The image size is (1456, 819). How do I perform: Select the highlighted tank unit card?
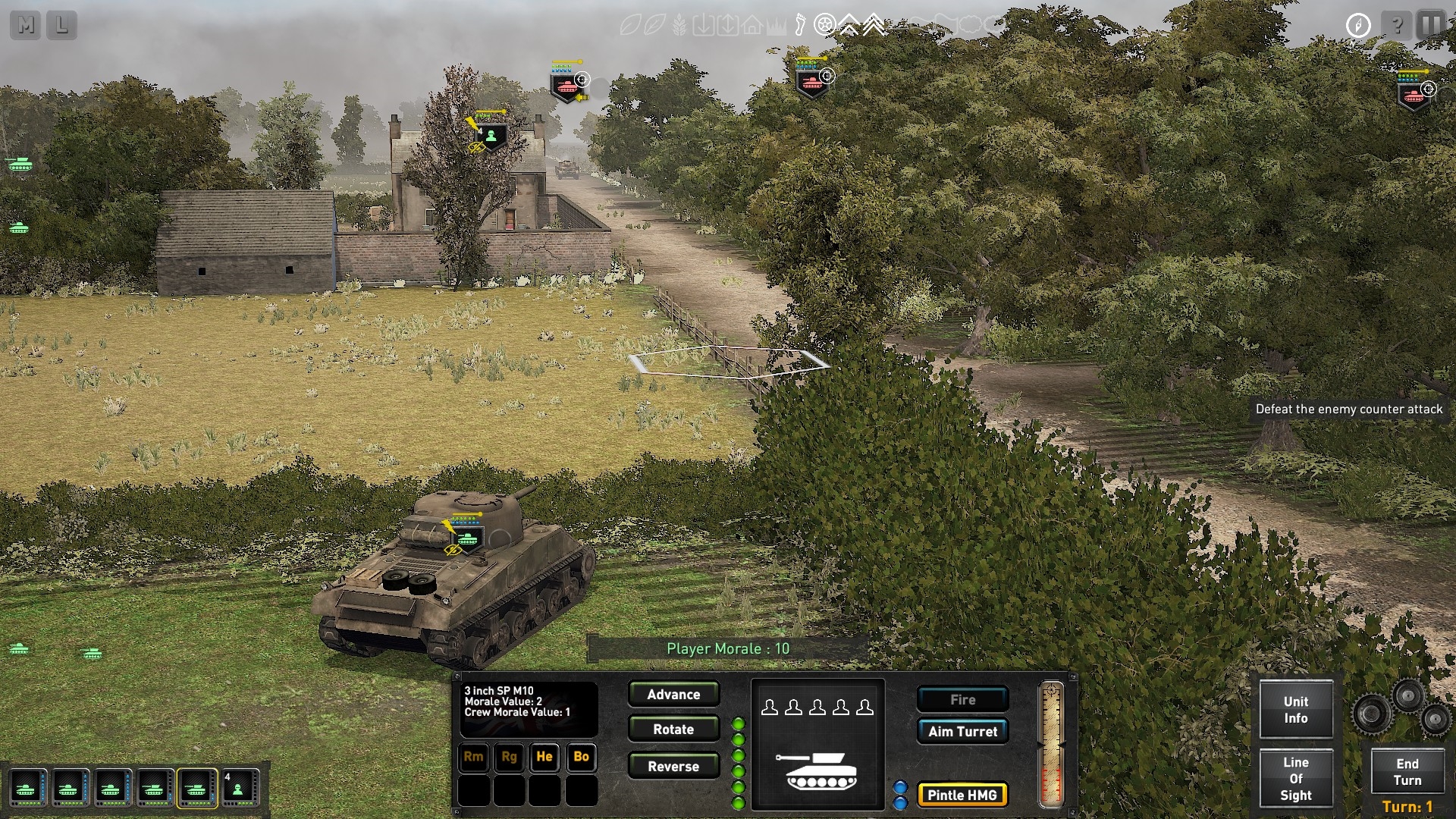[x=196, y=789]
